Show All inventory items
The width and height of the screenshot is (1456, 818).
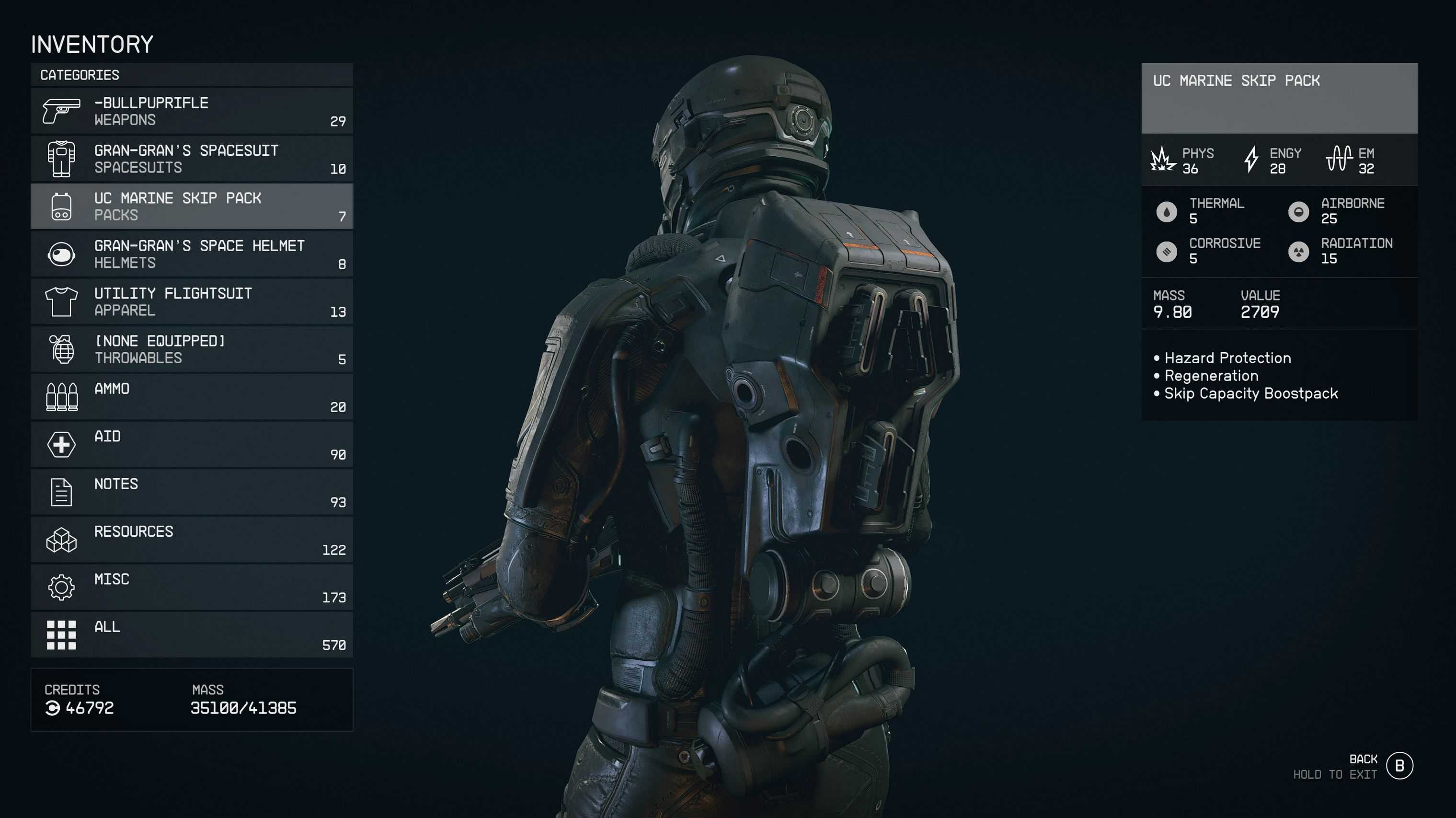tap(192, 635)
